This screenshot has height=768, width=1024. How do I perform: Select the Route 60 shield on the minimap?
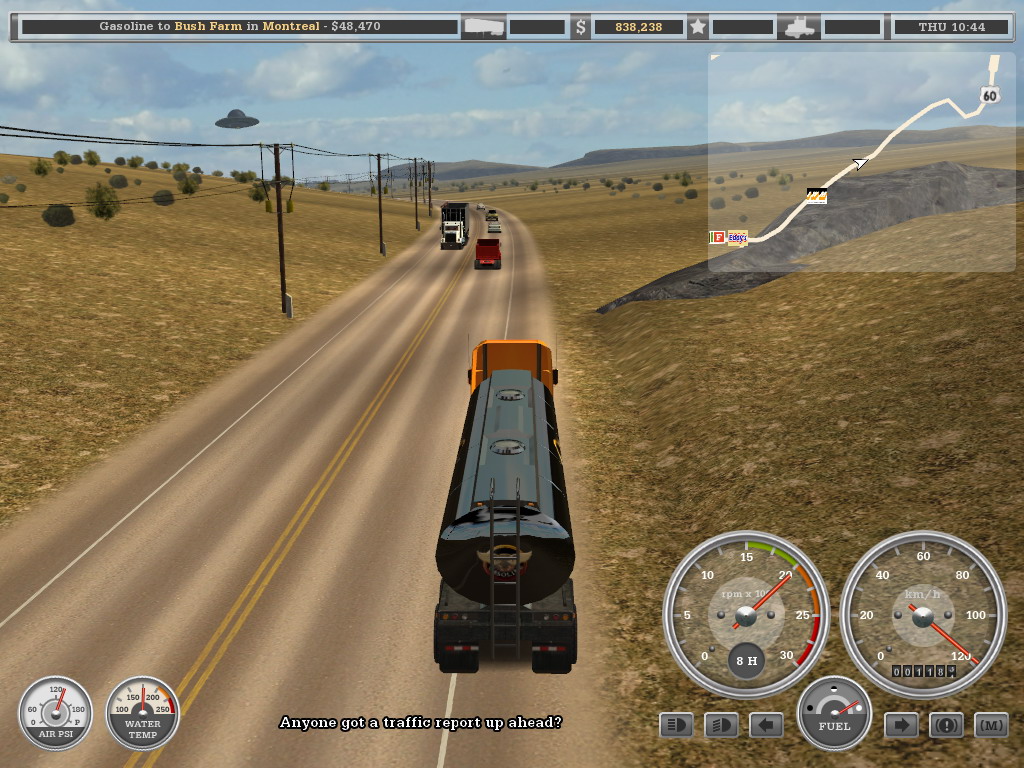[989, 96]
